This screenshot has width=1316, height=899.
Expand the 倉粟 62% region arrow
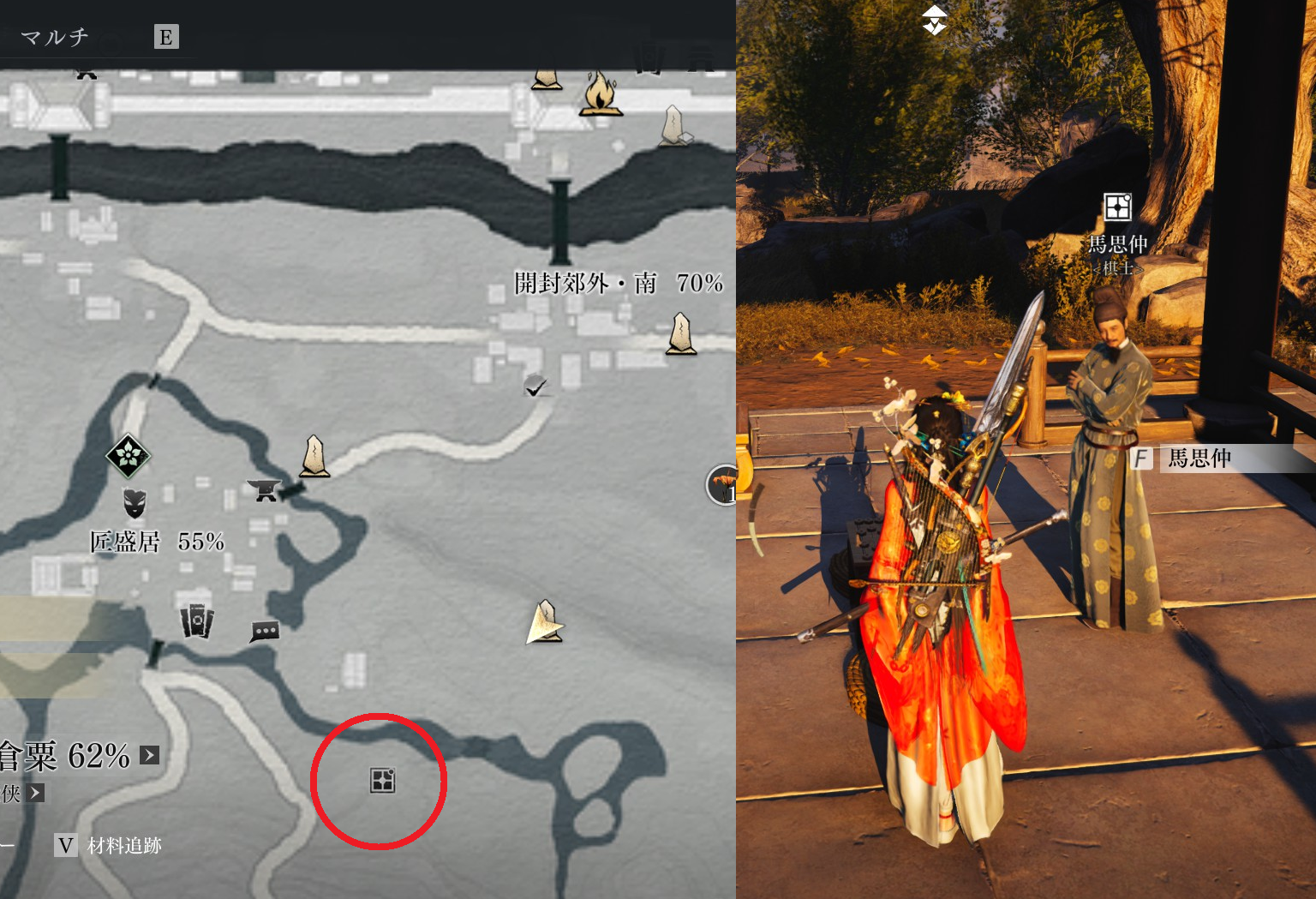[150, 755]
